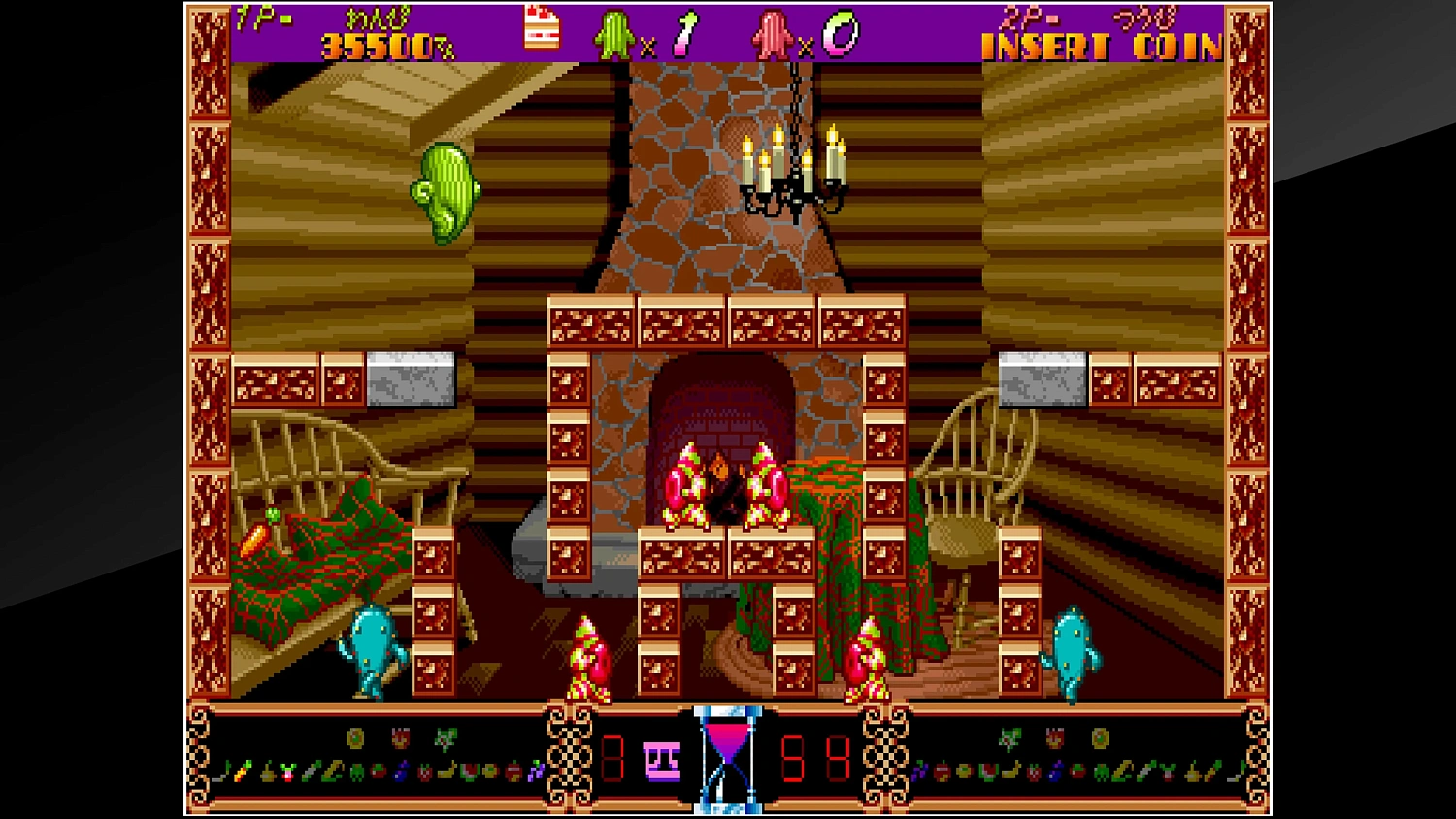Click the hourglass timer at the bottom center

[x=728, y=762]
